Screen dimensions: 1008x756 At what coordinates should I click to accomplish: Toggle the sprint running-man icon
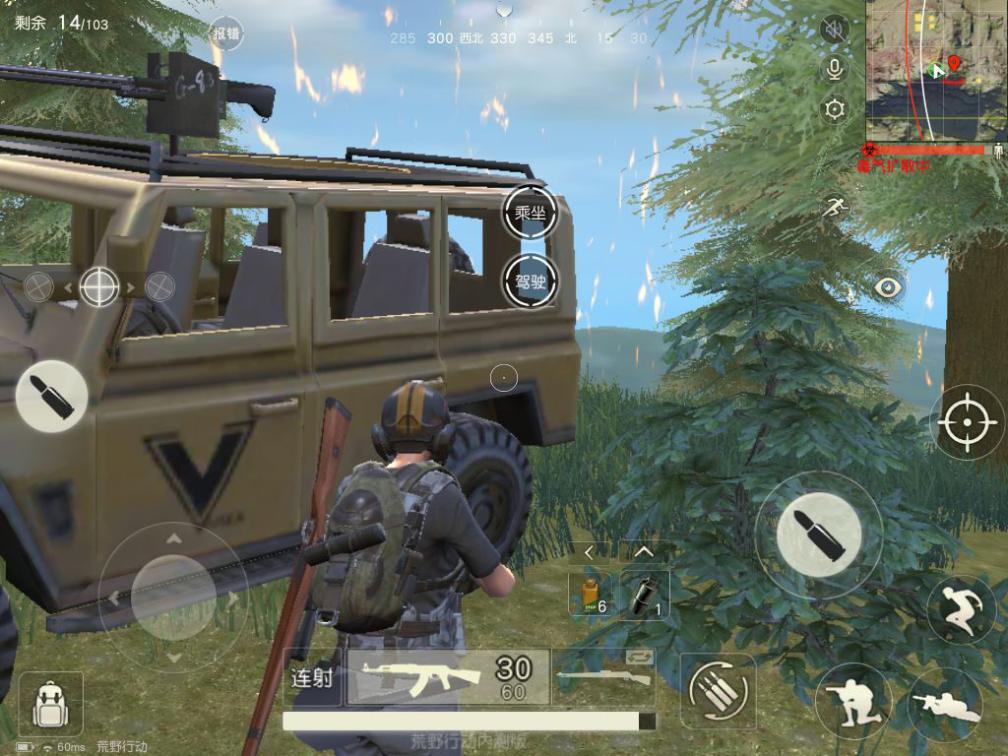pyautogui.click(x=835, y=207)
